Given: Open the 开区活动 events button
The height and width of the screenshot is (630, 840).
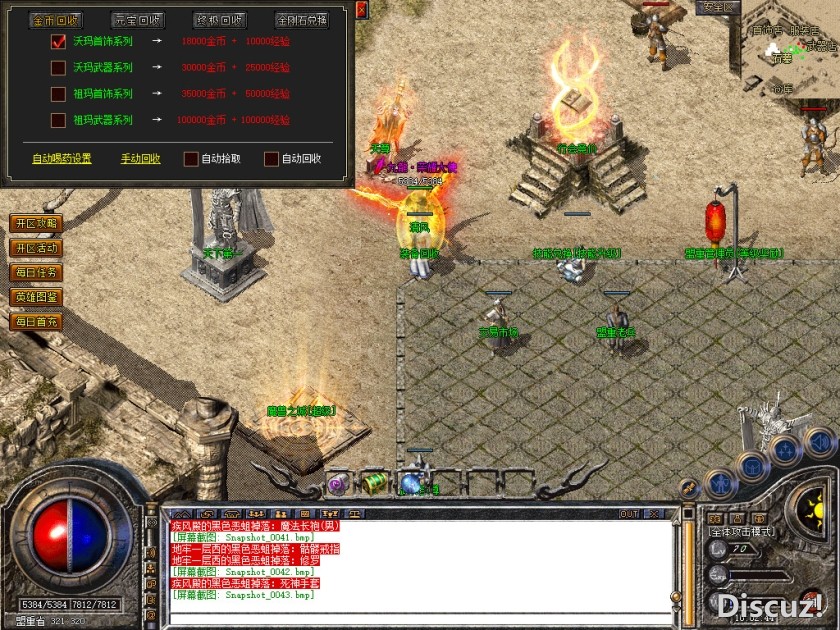Looking at the screenshot, I should pyautogui.click(x=35, y=248).
